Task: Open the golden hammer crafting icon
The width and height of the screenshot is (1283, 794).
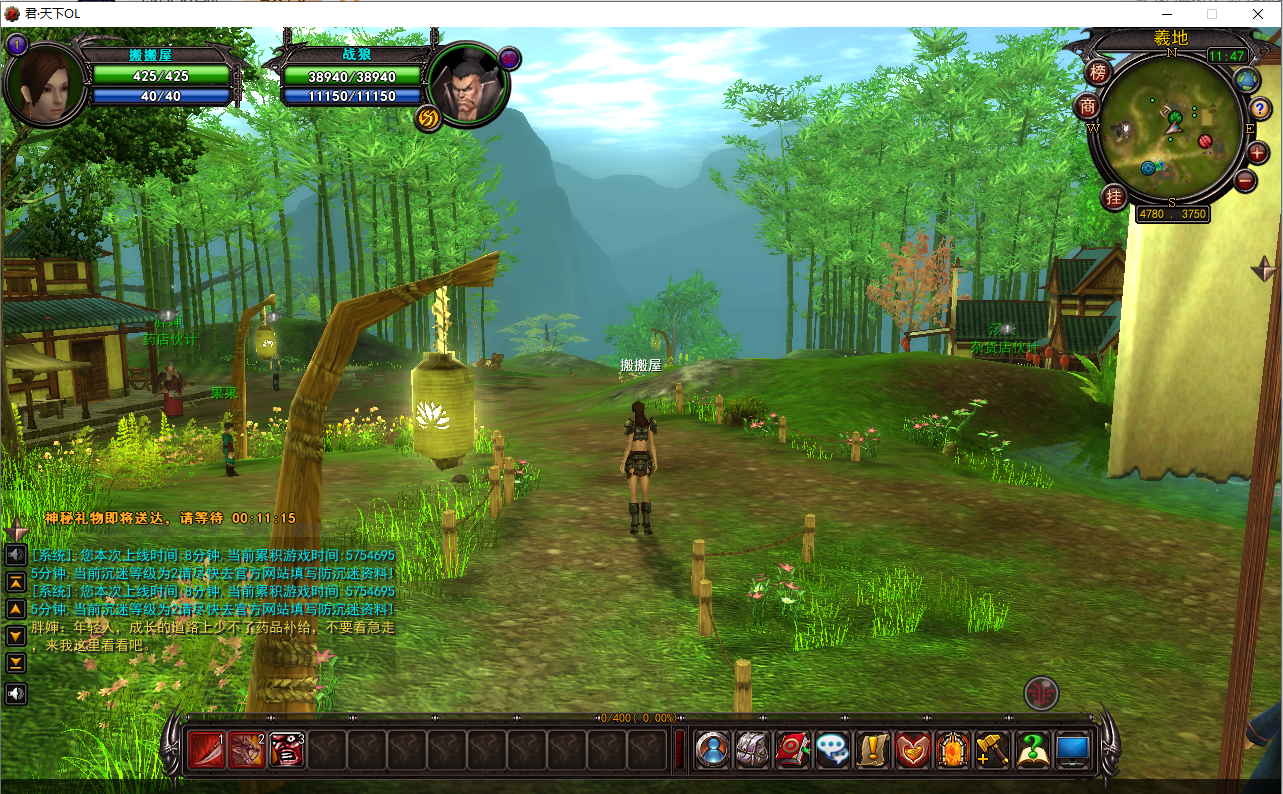Action: tap(992, 750)
